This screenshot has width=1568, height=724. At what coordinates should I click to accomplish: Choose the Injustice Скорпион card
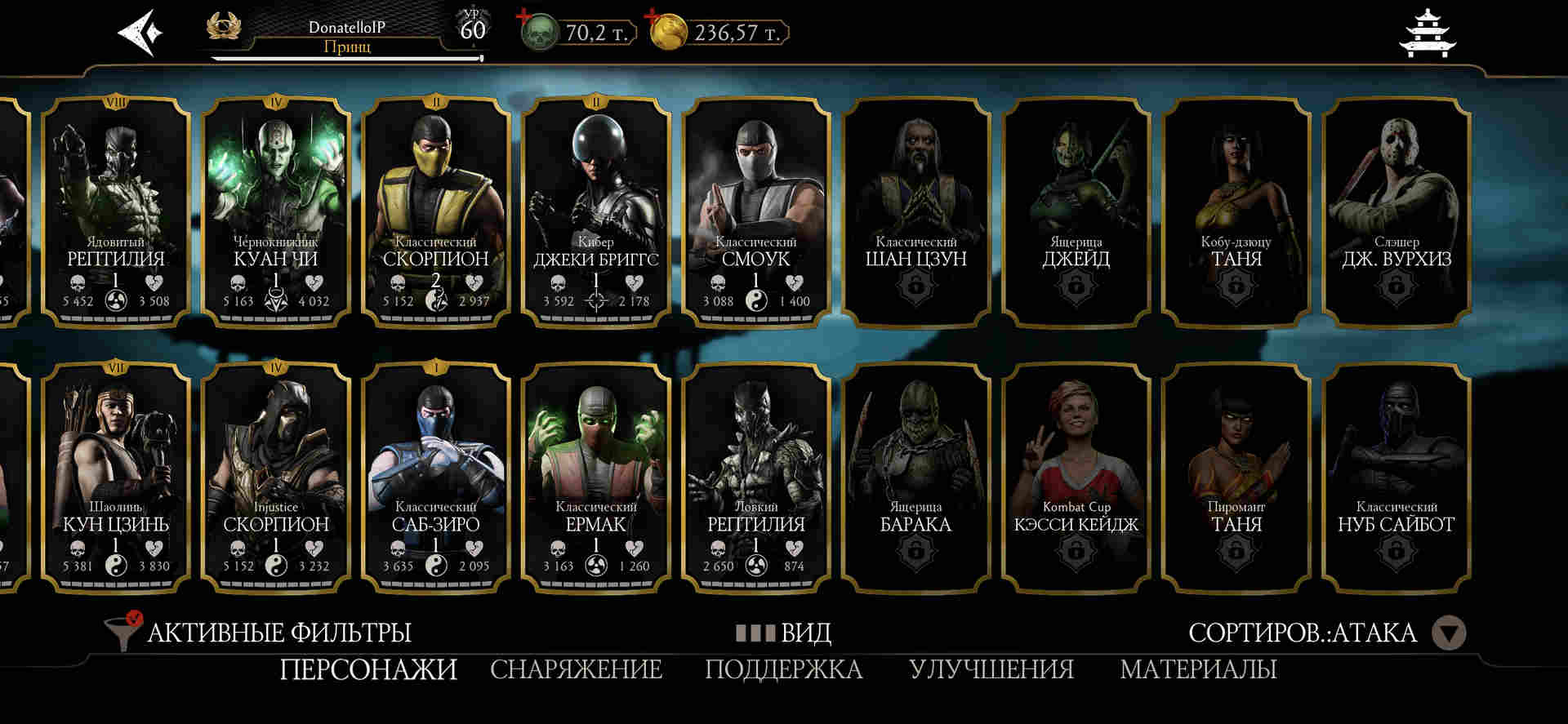tap(276, 477)
